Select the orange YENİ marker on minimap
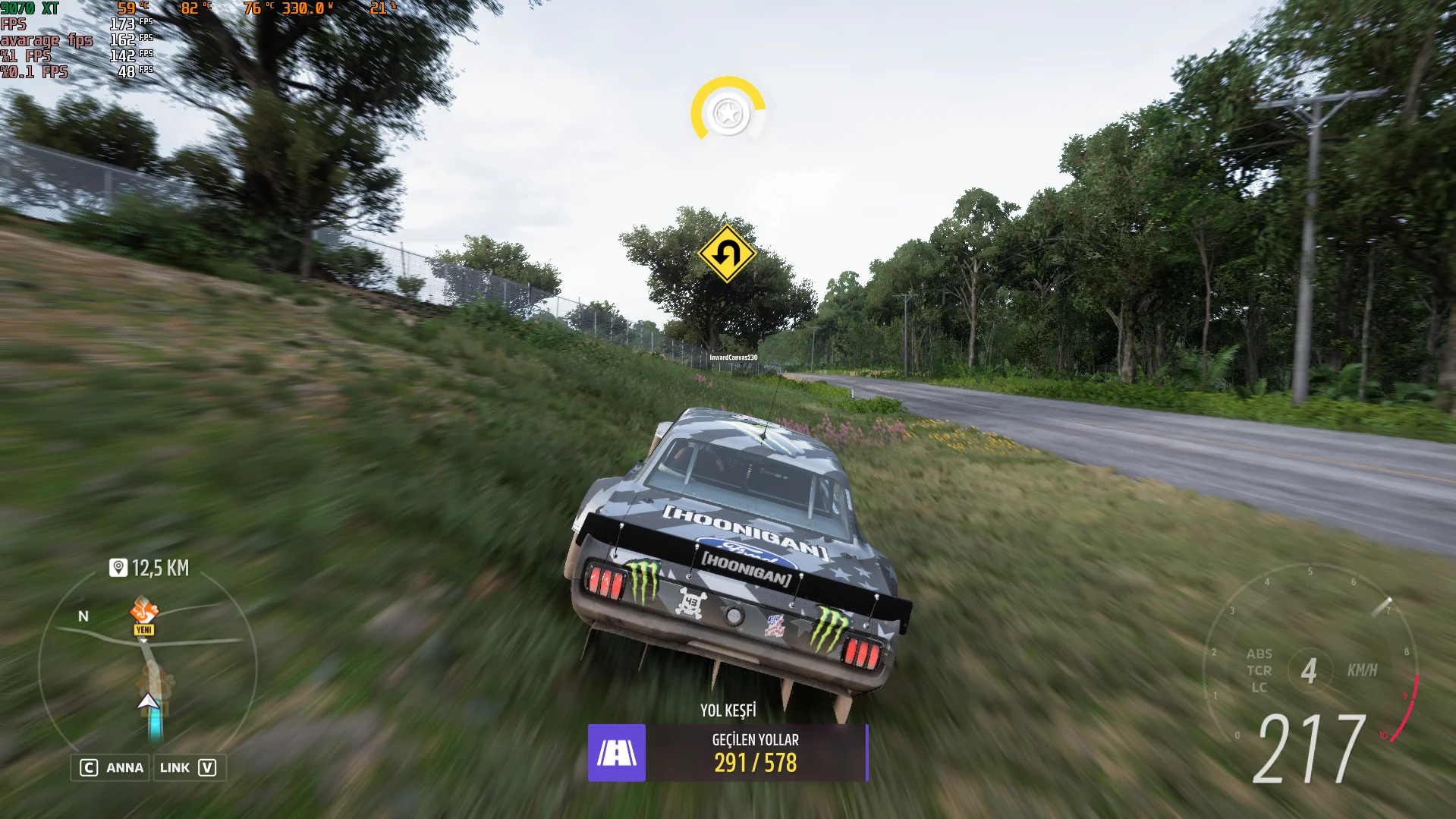Image resolution: width=1456 pixels, height=819 pixels. click(143, 616)
